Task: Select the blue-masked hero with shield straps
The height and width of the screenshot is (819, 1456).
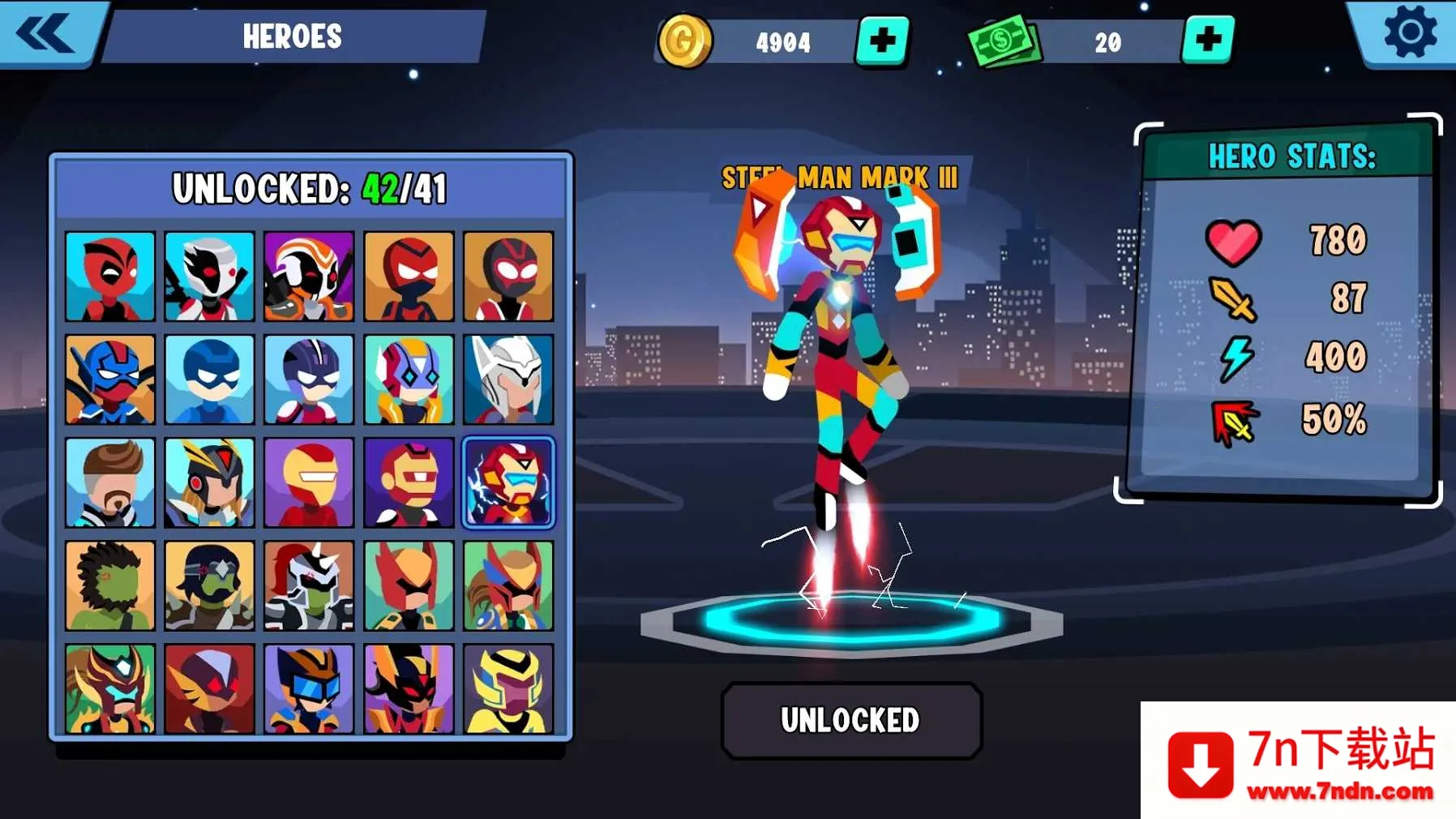Action: [110, 379]
